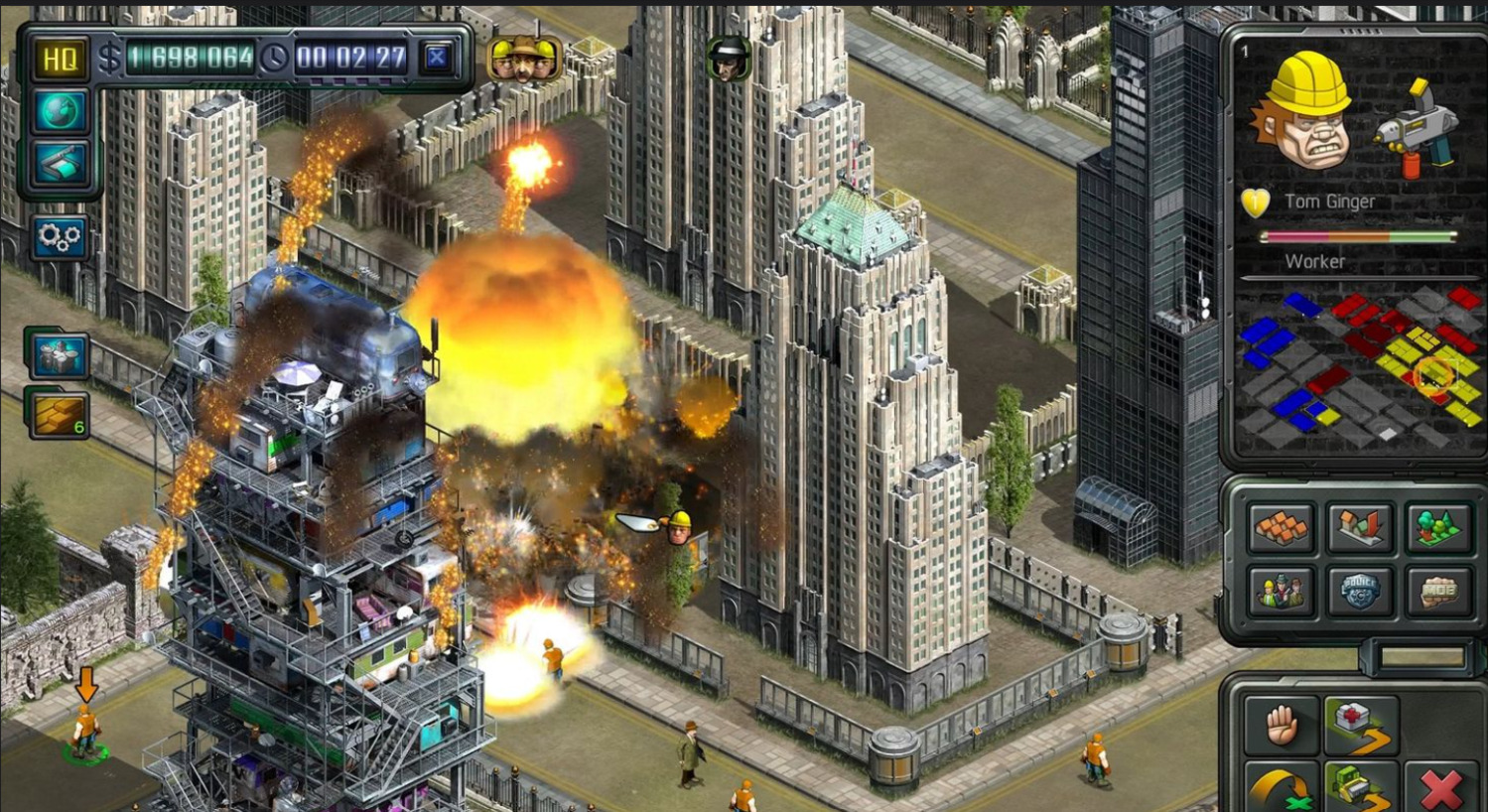Select the cement barrels resource icon

(x=58, y=355)
